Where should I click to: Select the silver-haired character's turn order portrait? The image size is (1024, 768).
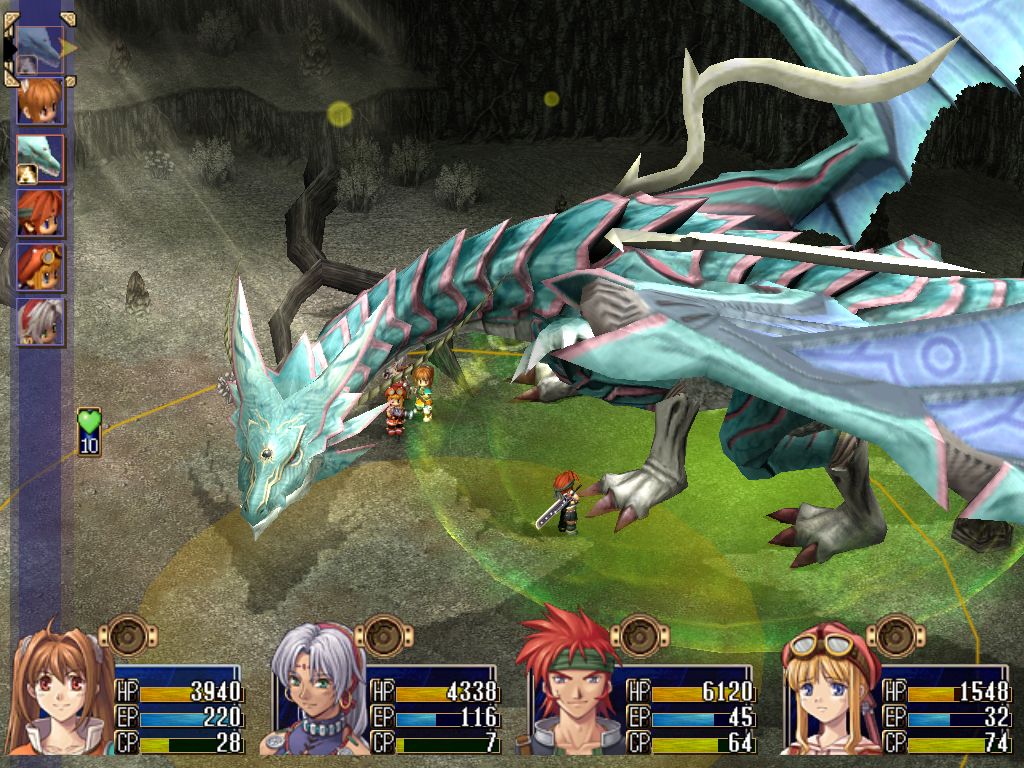tap(40, 322)
